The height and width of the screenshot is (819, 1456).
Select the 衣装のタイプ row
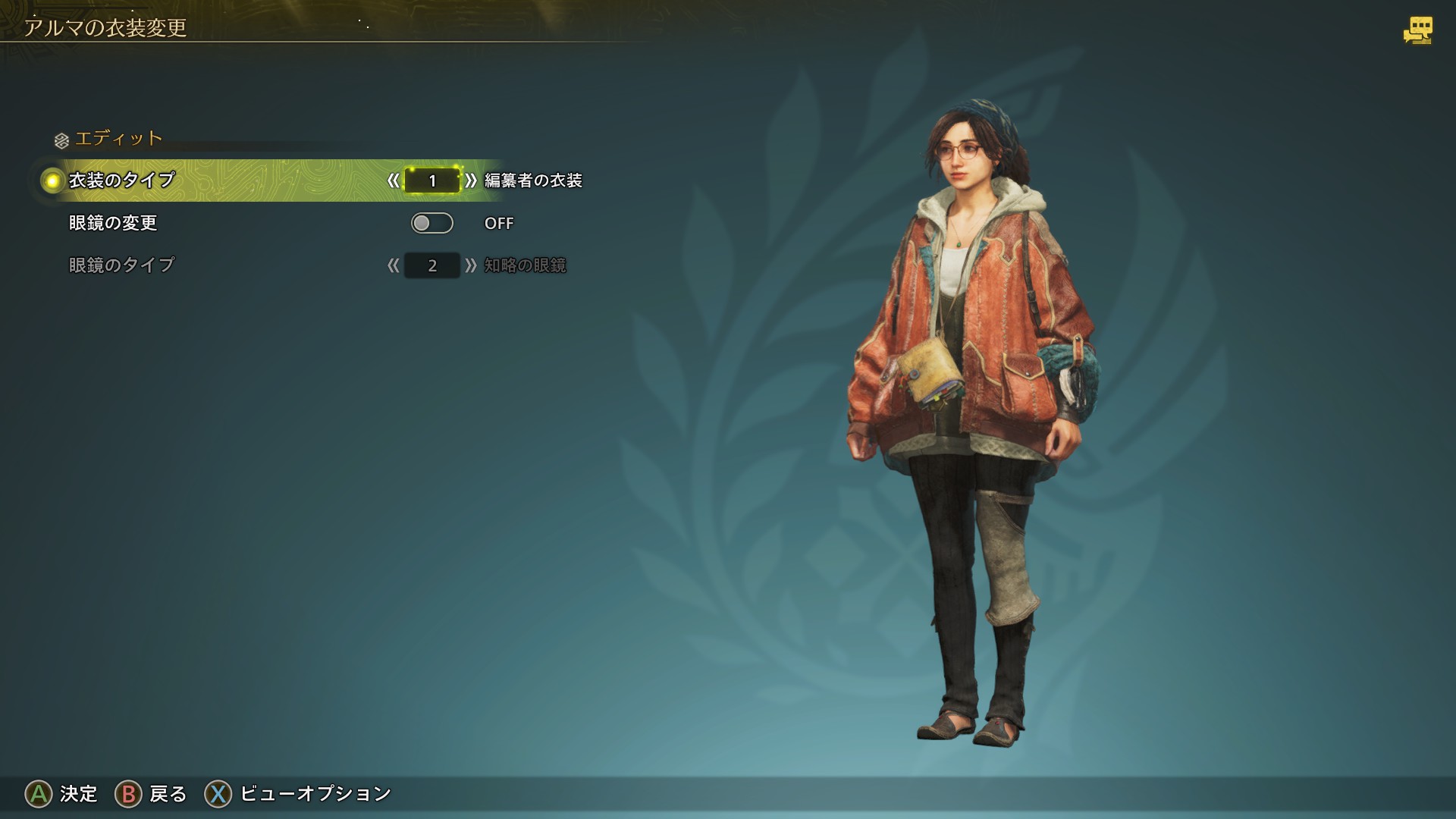(121, 180)
